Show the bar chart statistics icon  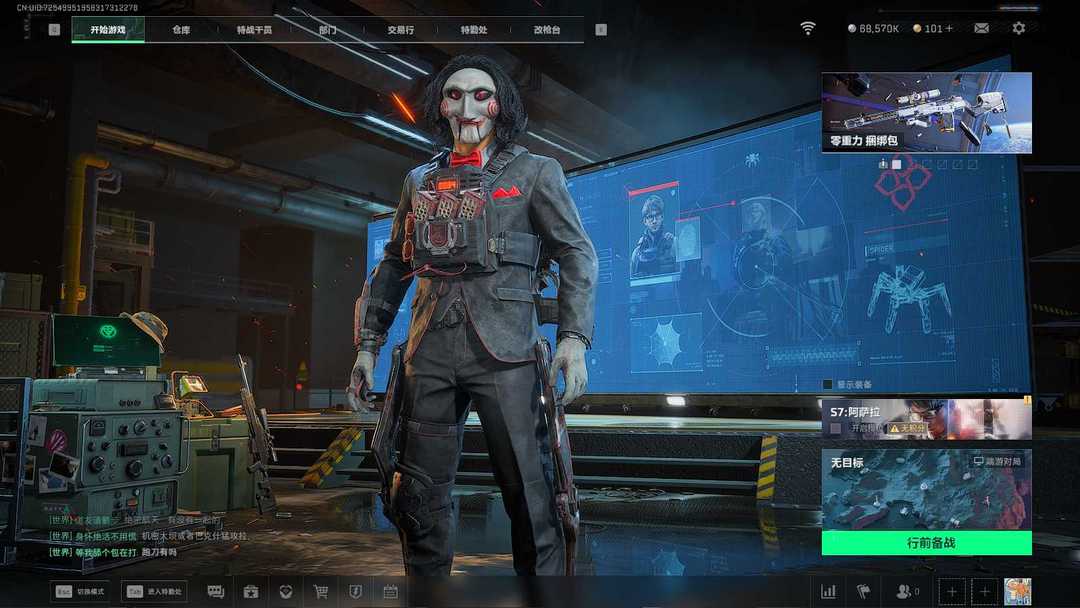828,591
